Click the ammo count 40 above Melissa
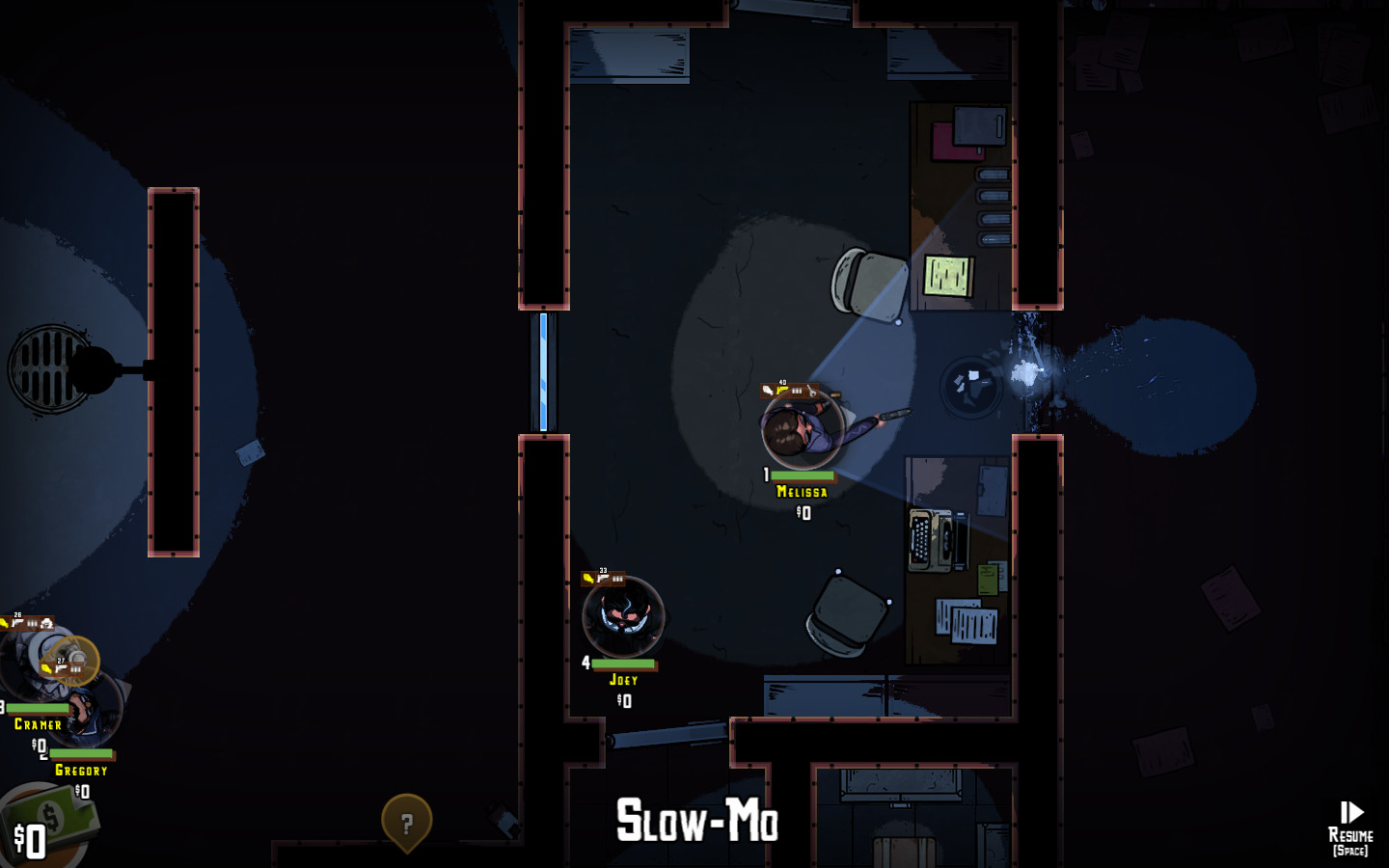 (782, 382)
